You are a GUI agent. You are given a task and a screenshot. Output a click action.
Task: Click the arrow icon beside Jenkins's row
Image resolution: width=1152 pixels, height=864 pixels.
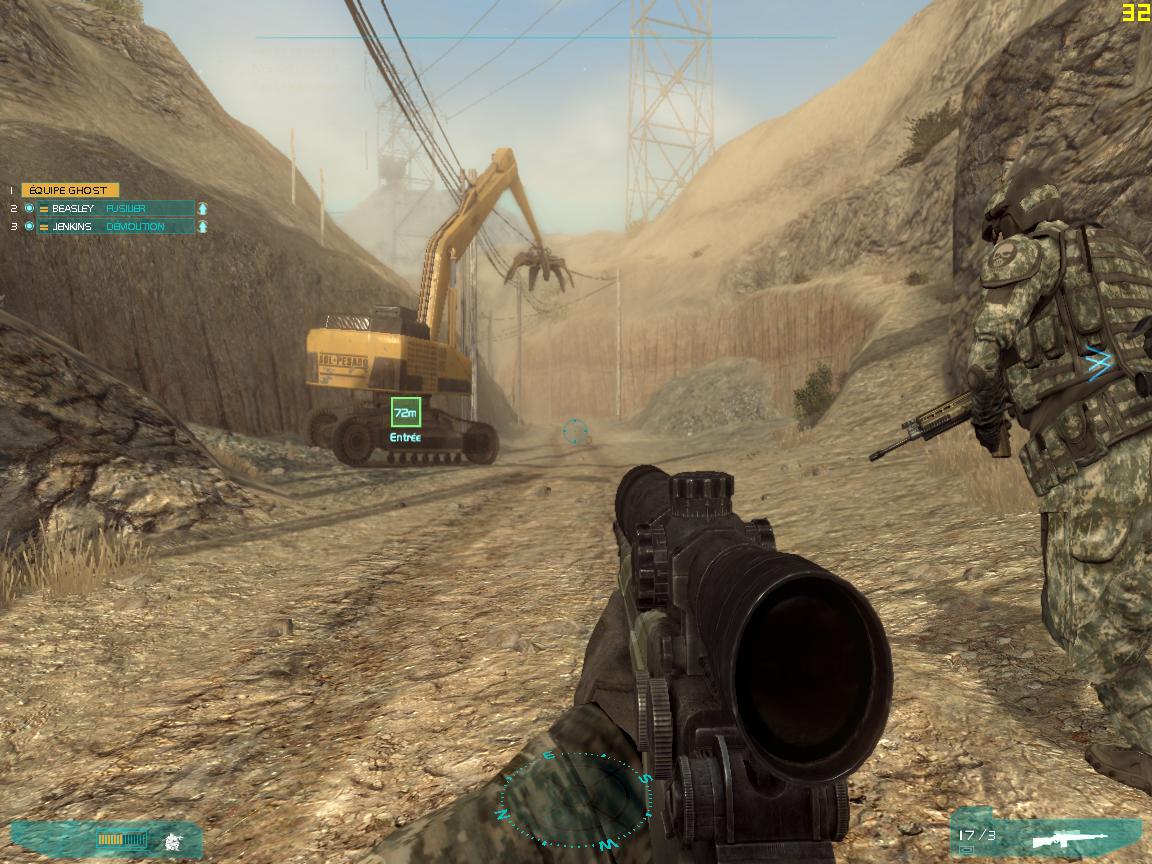click(203, 227)
